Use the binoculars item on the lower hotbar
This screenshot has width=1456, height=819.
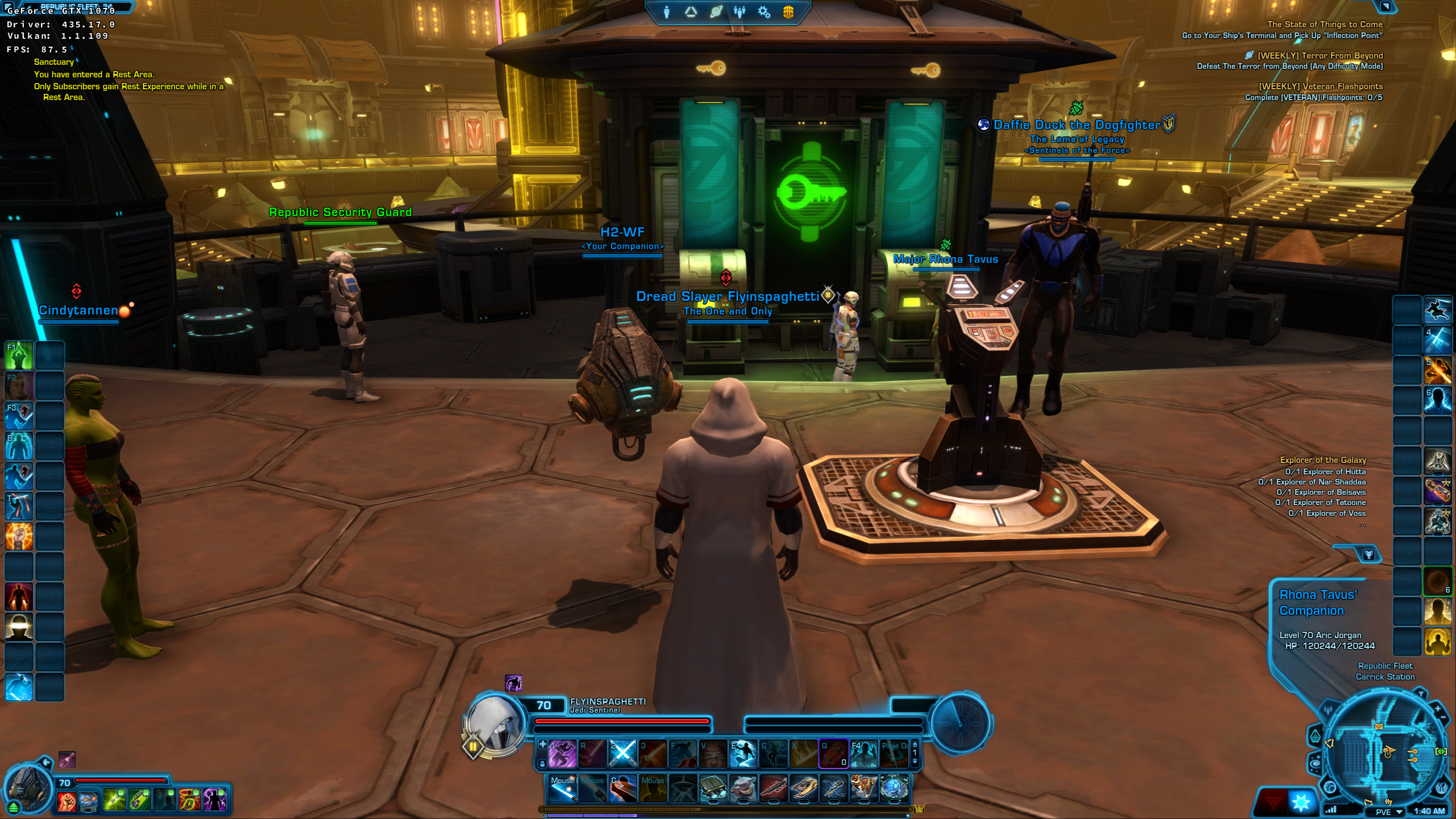pos(713,789)
